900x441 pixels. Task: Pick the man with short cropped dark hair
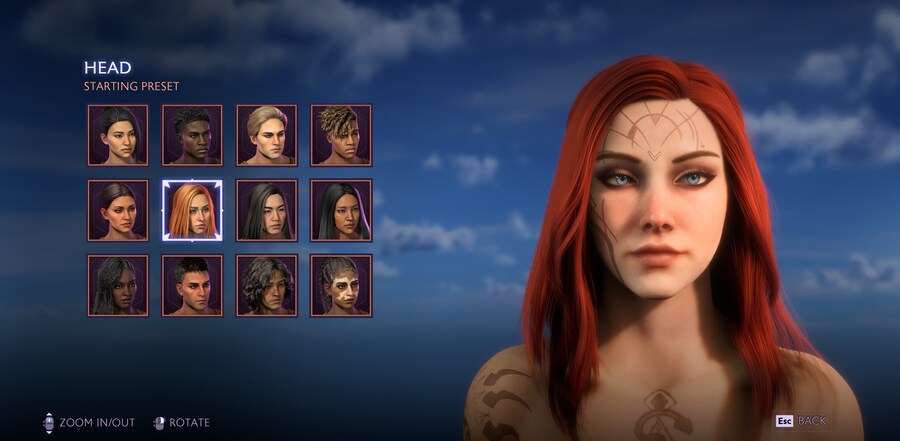tap(192, 285)
